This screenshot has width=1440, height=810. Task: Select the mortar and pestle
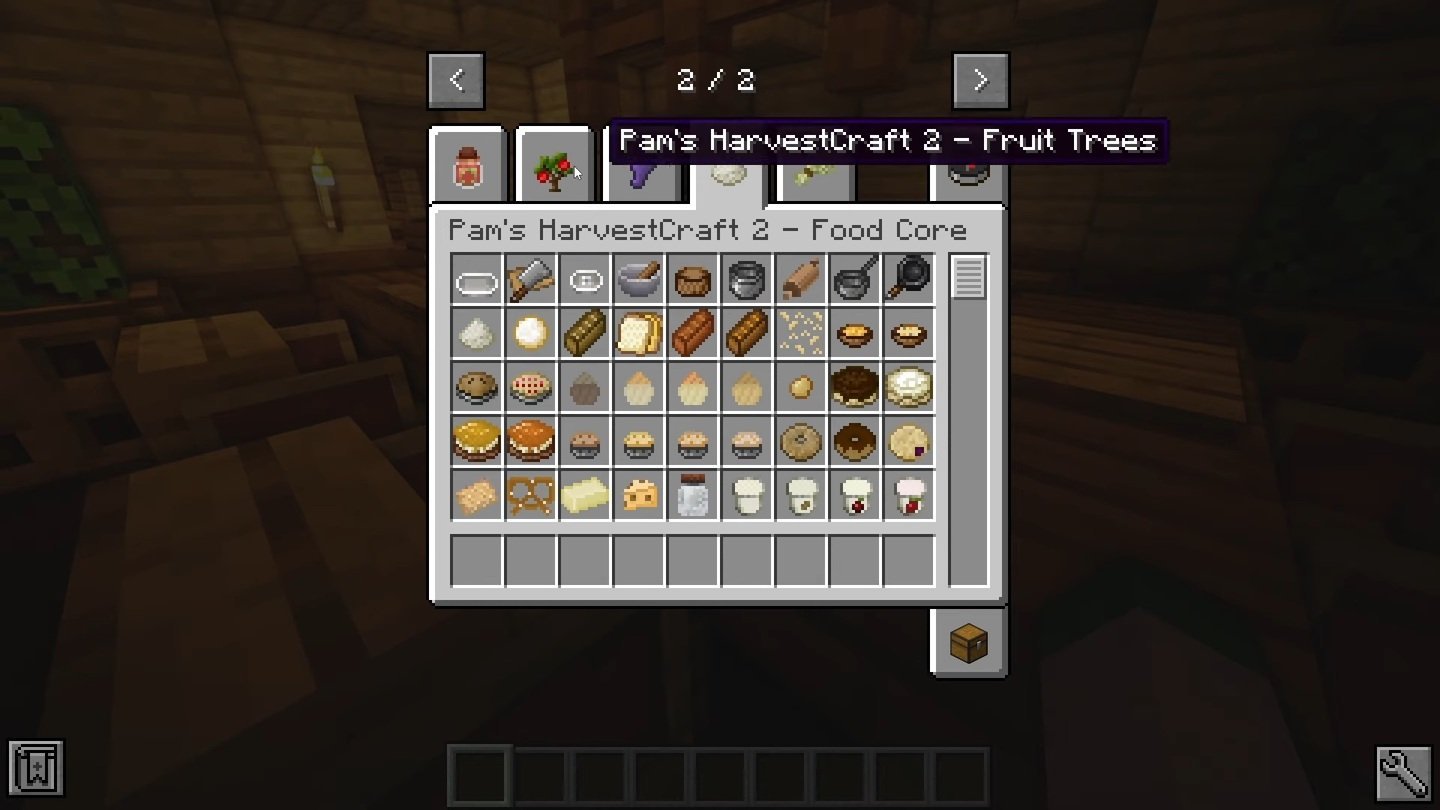pos(639,282)
